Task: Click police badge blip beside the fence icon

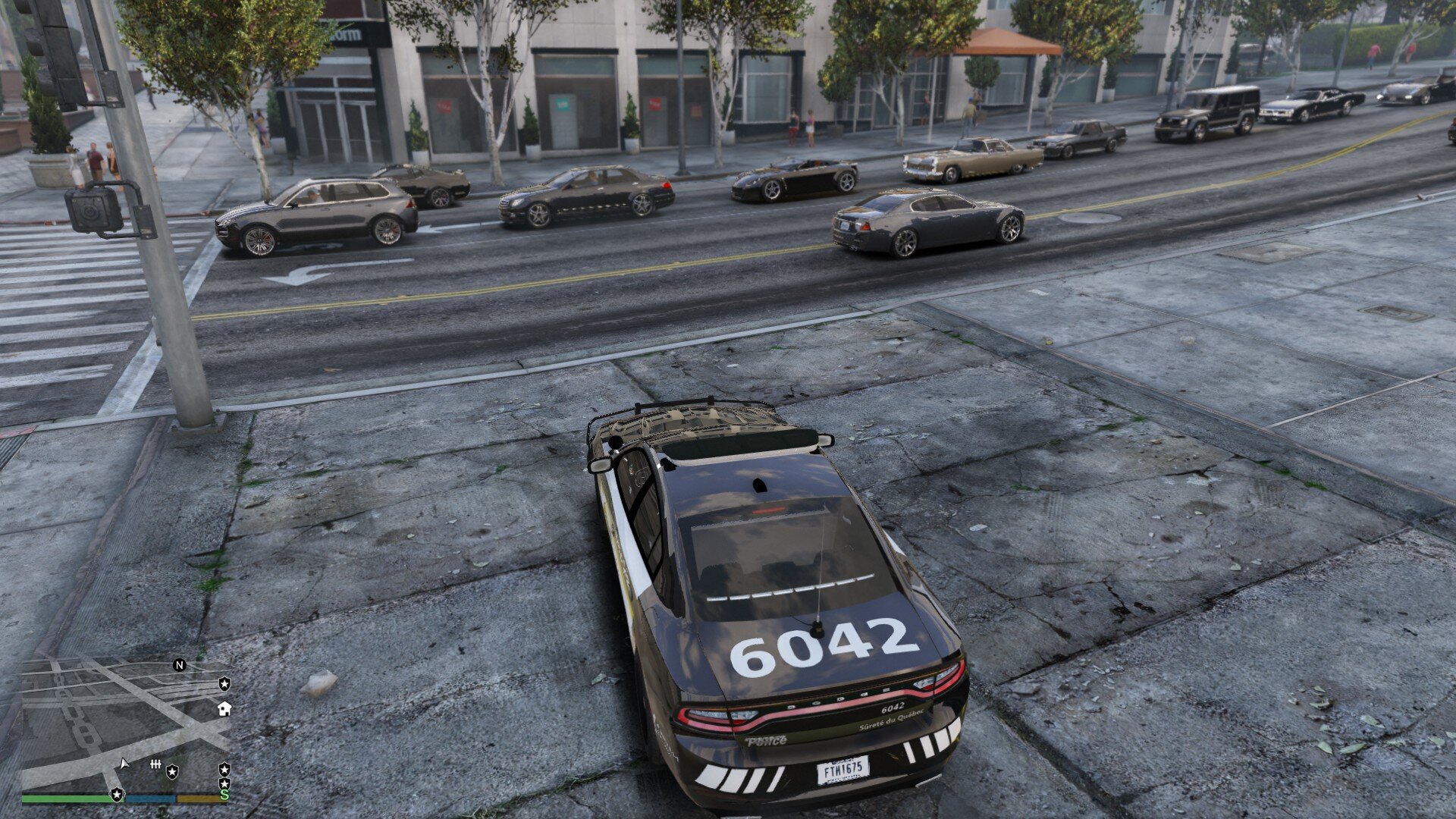Action: (x=173, y=771)
